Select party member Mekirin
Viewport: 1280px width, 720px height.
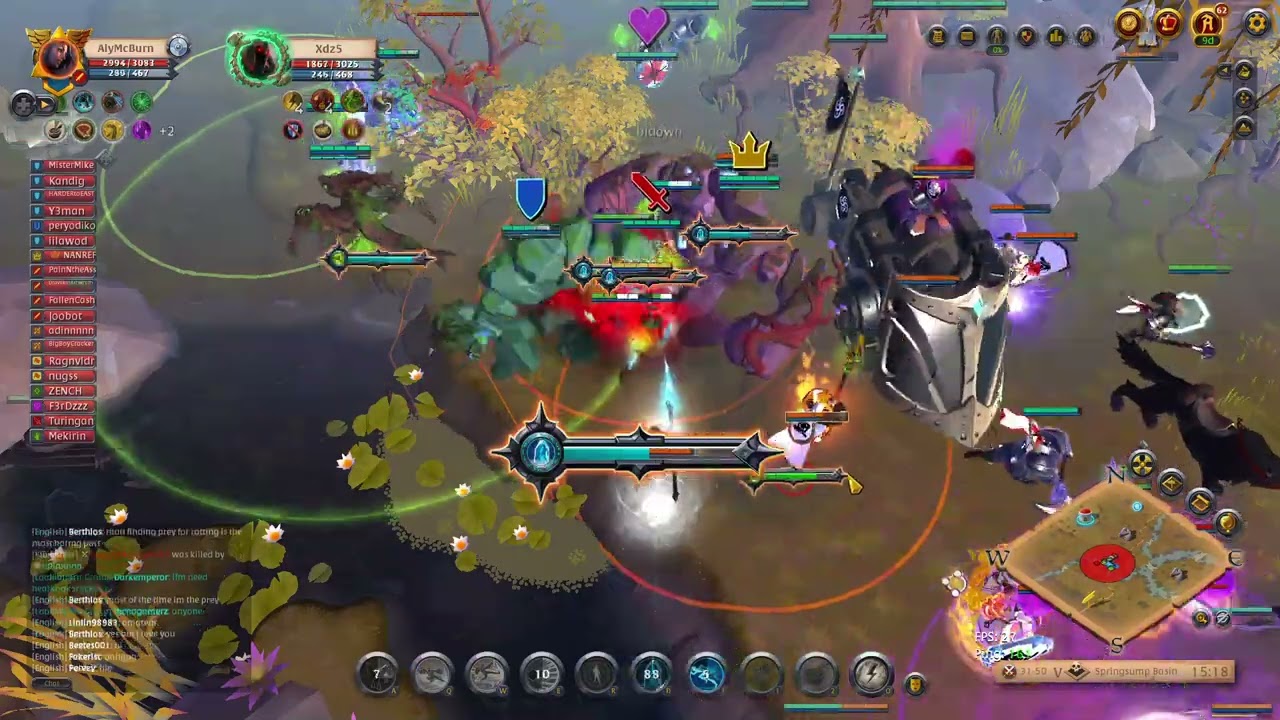click(x=66, y=436)
